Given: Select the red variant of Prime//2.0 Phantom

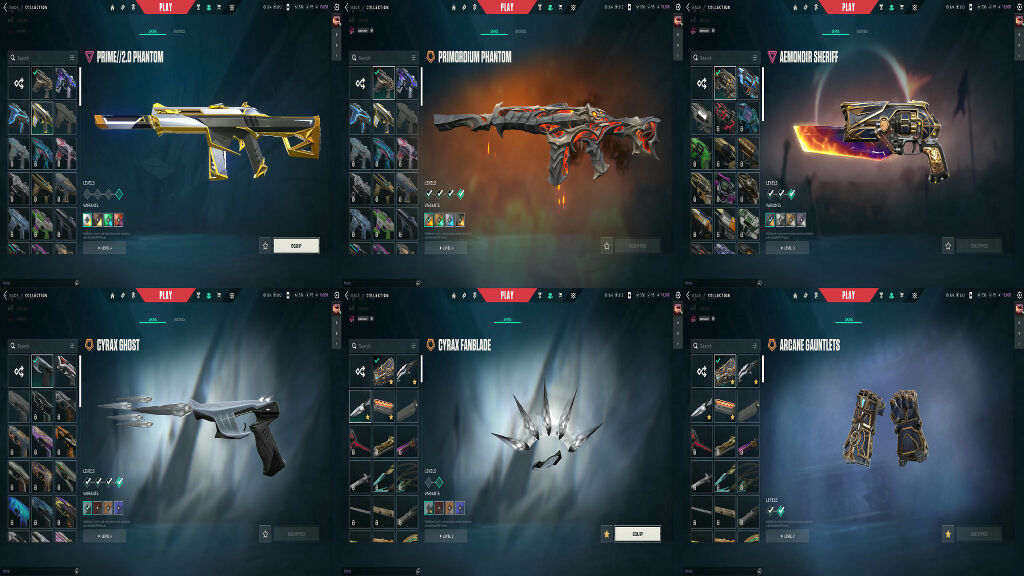Looking at the screenshot, I should tap(119, 220).
